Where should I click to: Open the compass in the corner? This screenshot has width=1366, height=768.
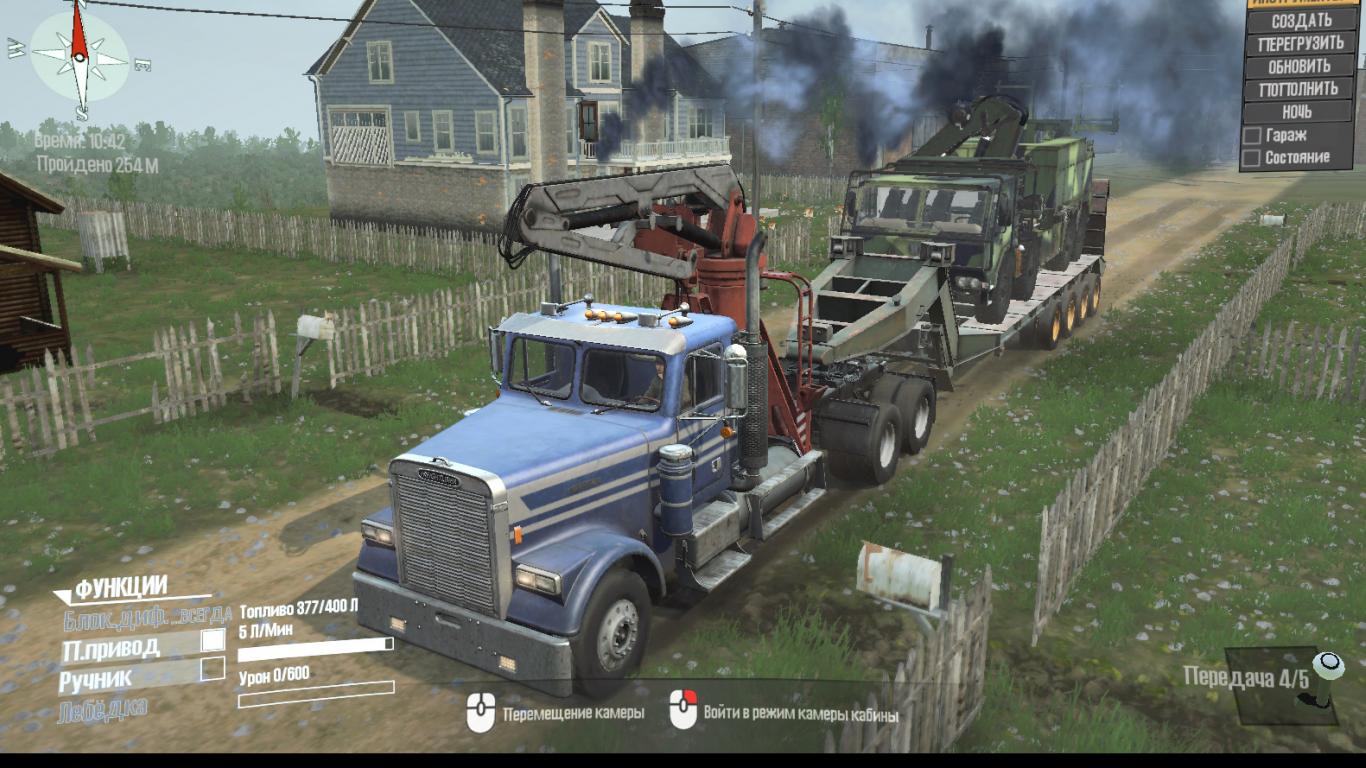pos(80,57)
